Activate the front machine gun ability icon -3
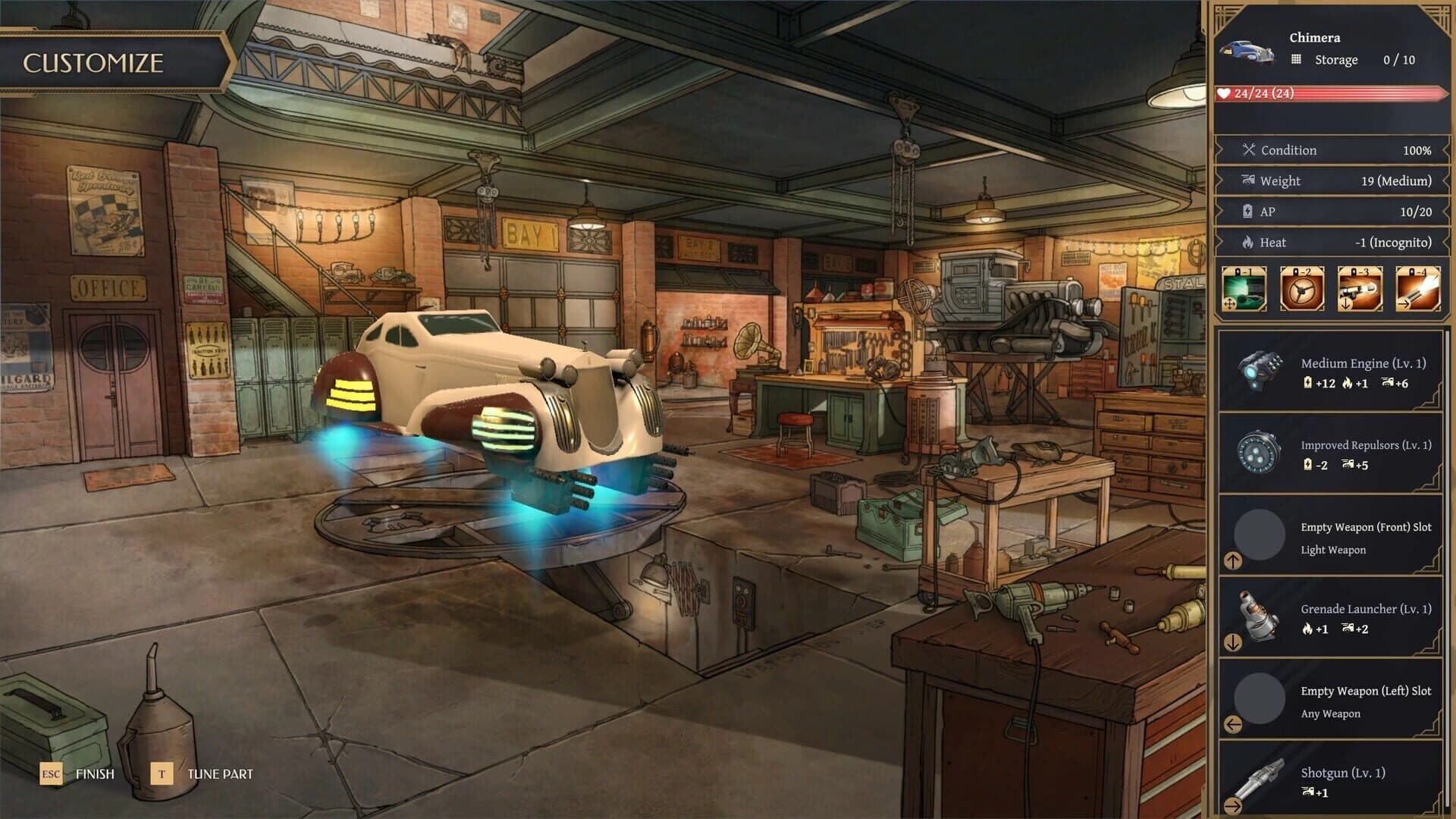The height and width of the screenshot is (819, 1456). click(x=1359, y=289)
